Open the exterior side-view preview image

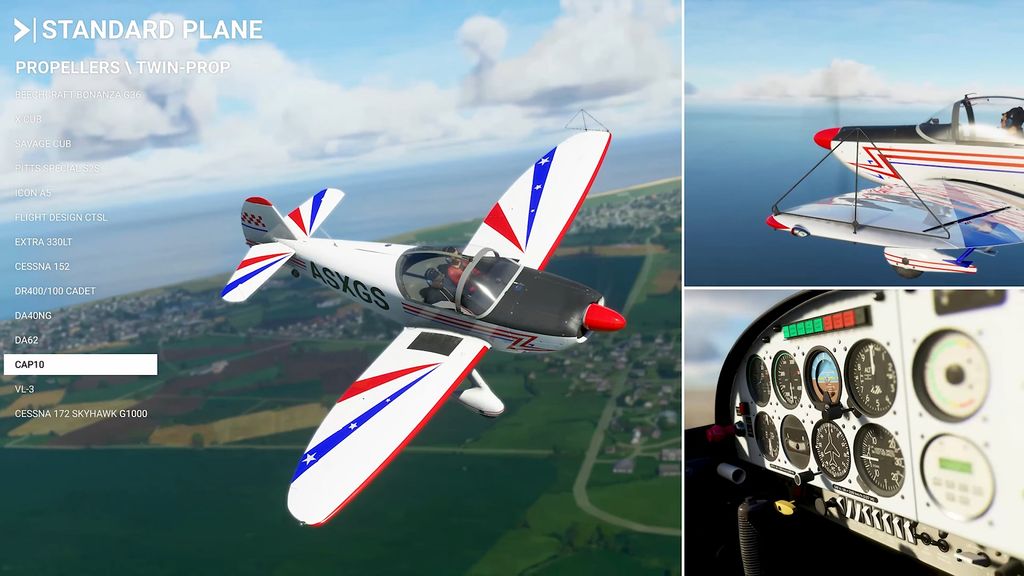pyautogui.click(x=855, y=142)
